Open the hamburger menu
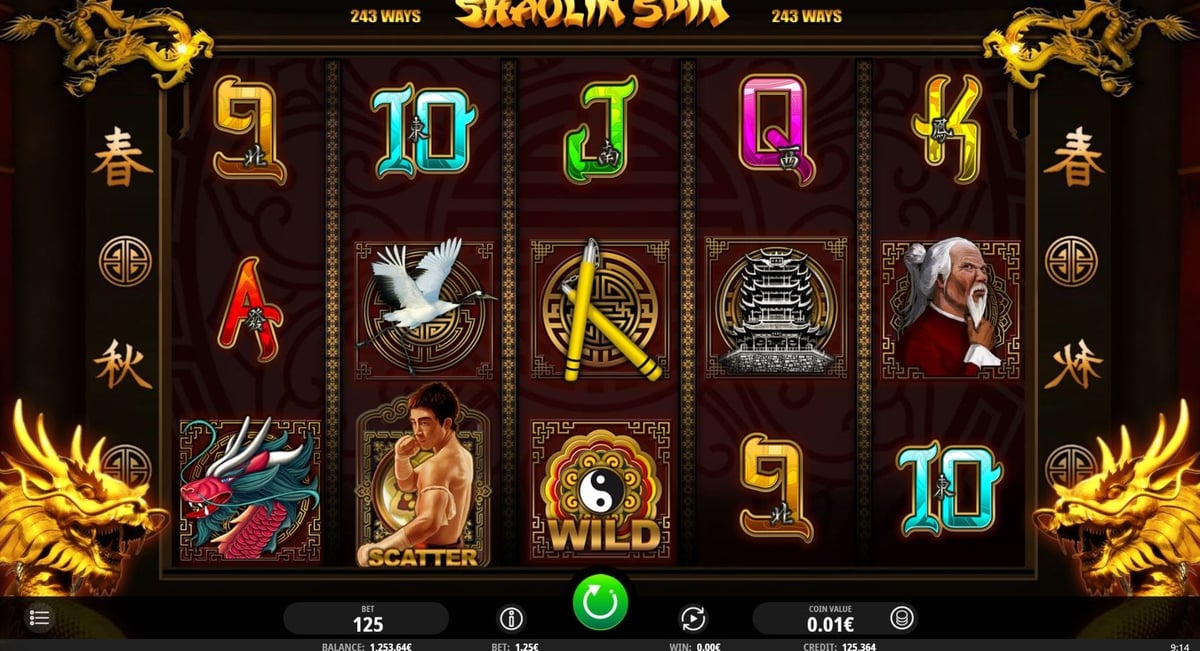 point(39,618)
